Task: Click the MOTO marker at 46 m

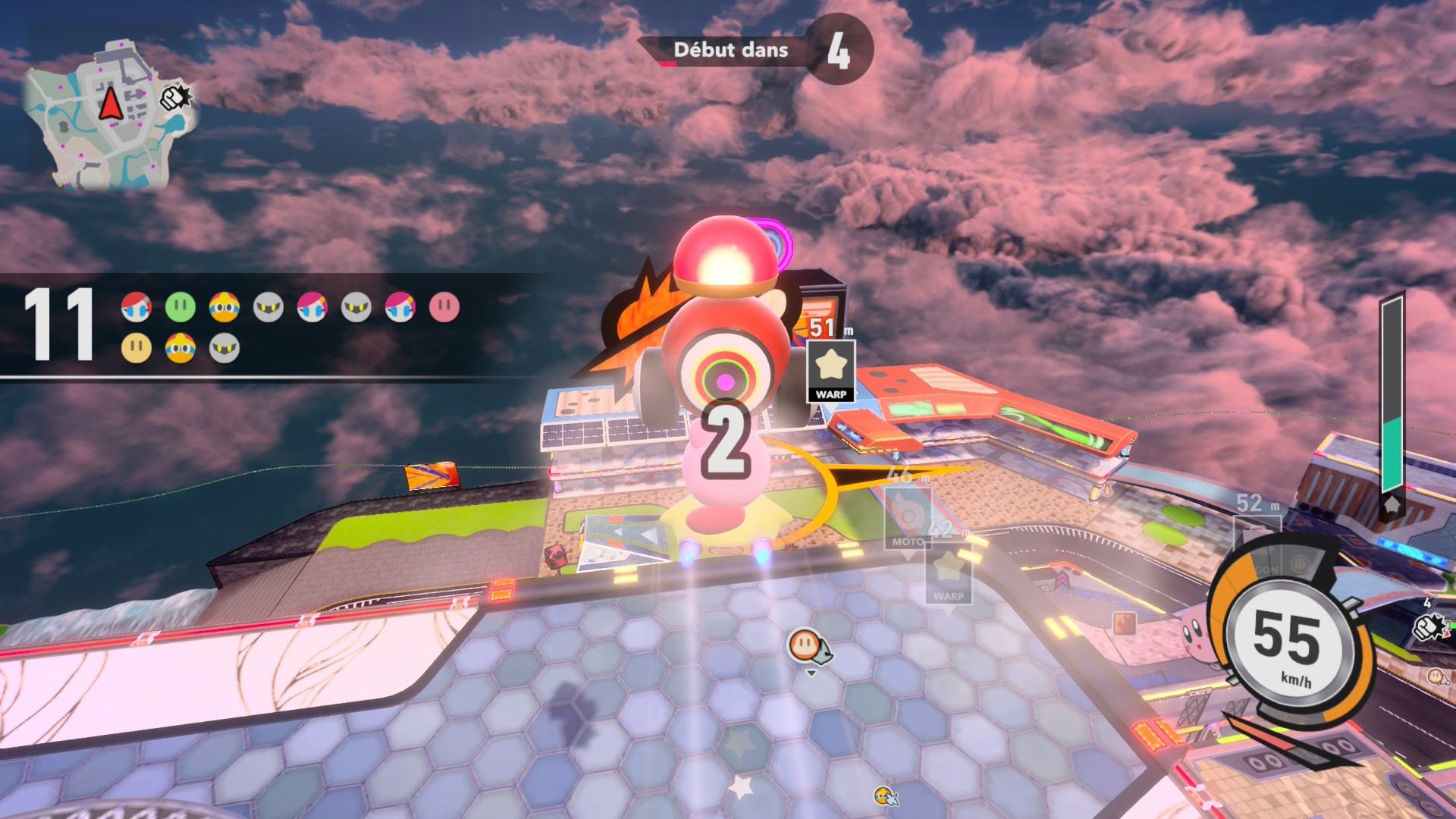Action: tap(908, 519)
